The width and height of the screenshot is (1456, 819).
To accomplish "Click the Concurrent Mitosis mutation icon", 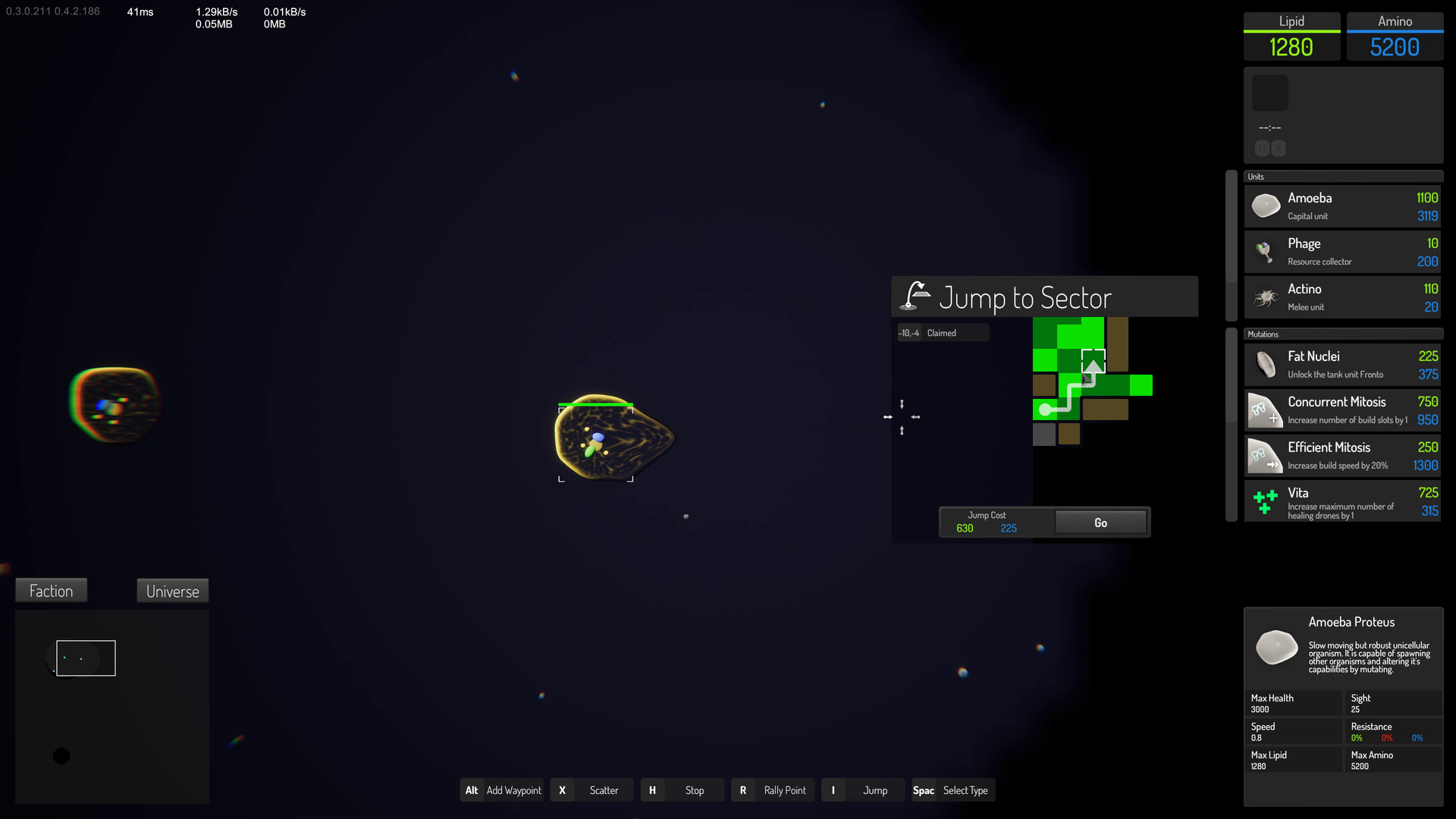I will 1264,409.
